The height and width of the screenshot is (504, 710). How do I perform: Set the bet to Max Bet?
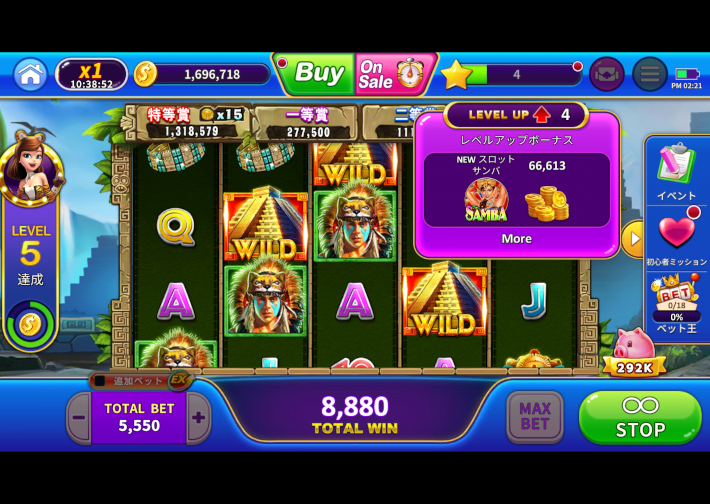535,417
